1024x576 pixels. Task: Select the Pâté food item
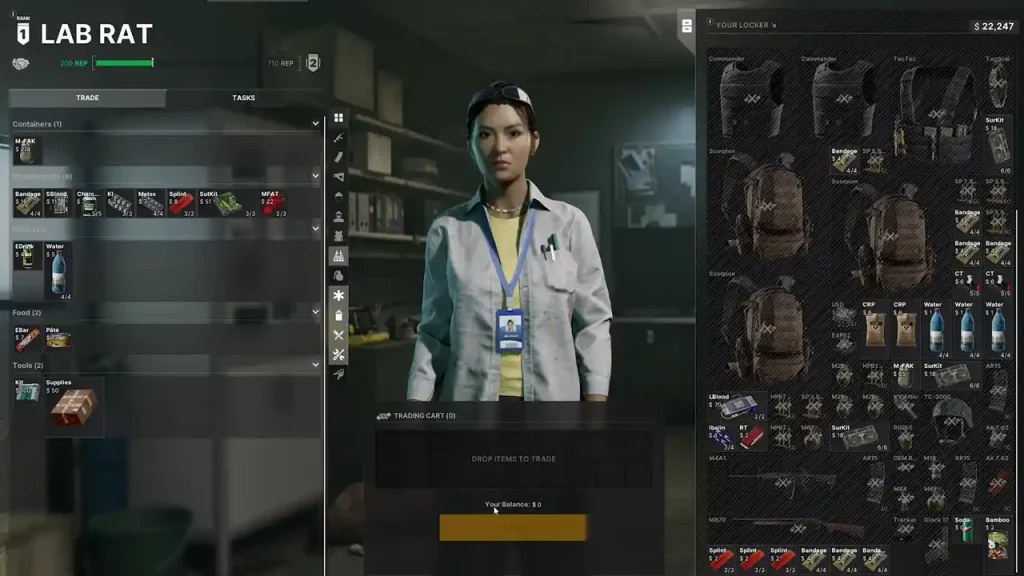coord(57,338)
